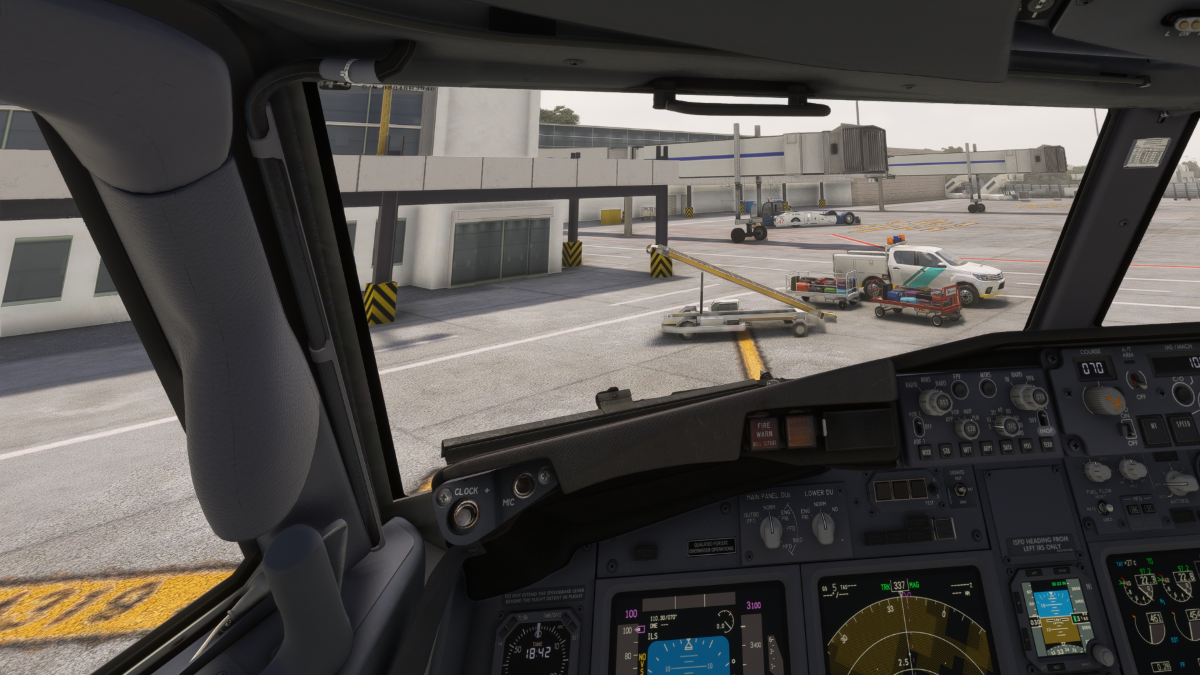Screen dimensions: 1200x675
Task: Toggle the MTRS button on the EFIS panel
Action: point(988,389)
